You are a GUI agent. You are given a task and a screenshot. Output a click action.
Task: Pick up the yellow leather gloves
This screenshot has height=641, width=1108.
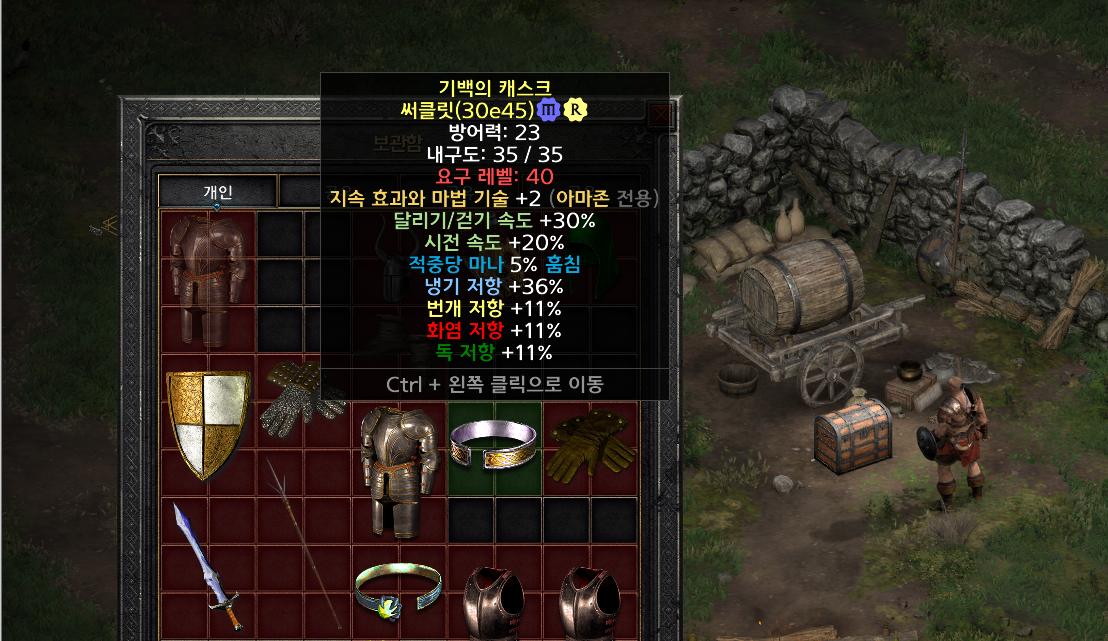[589, 447]
